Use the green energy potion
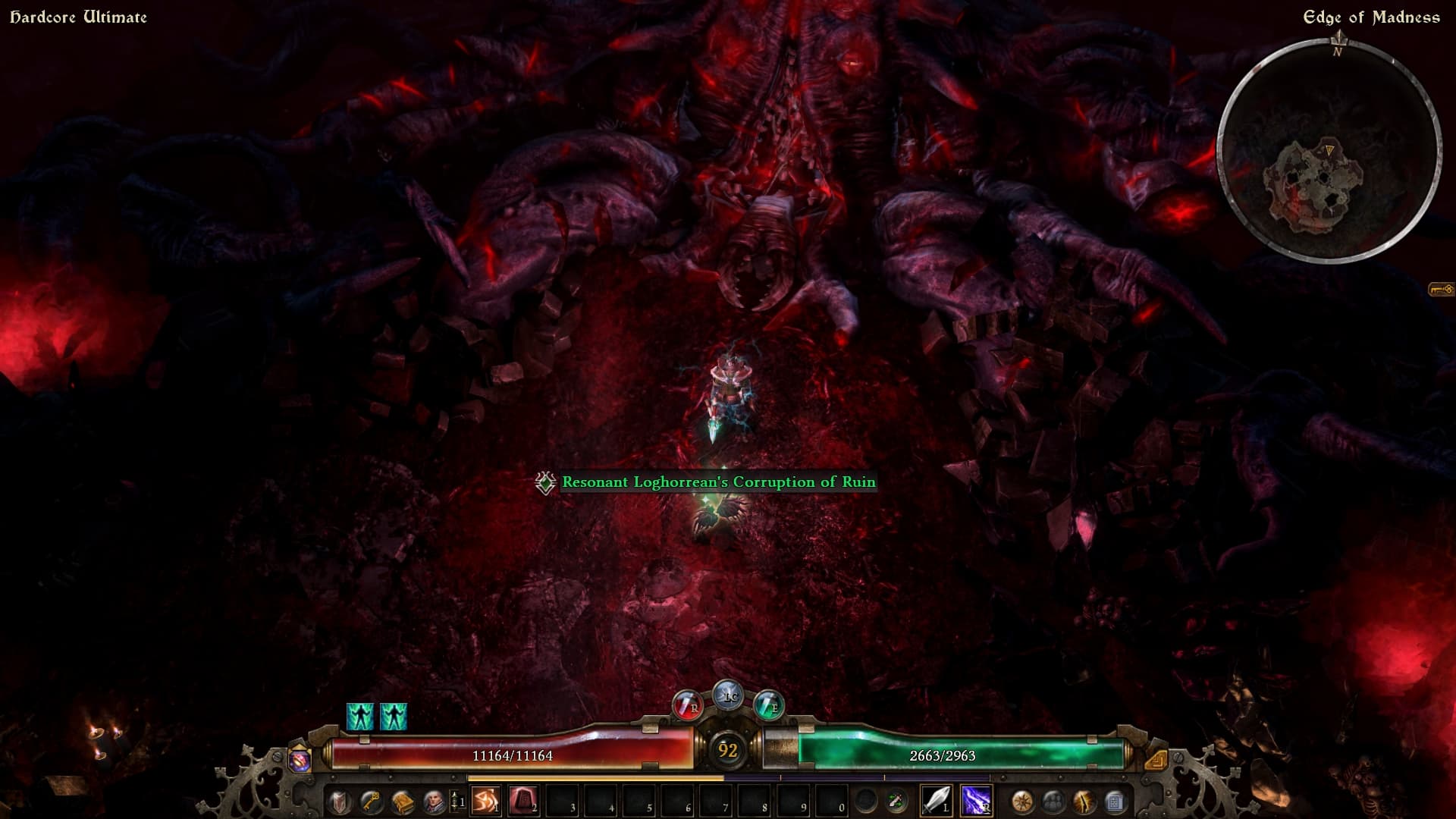The image size is (1456, 819). (x=768, y=706)
